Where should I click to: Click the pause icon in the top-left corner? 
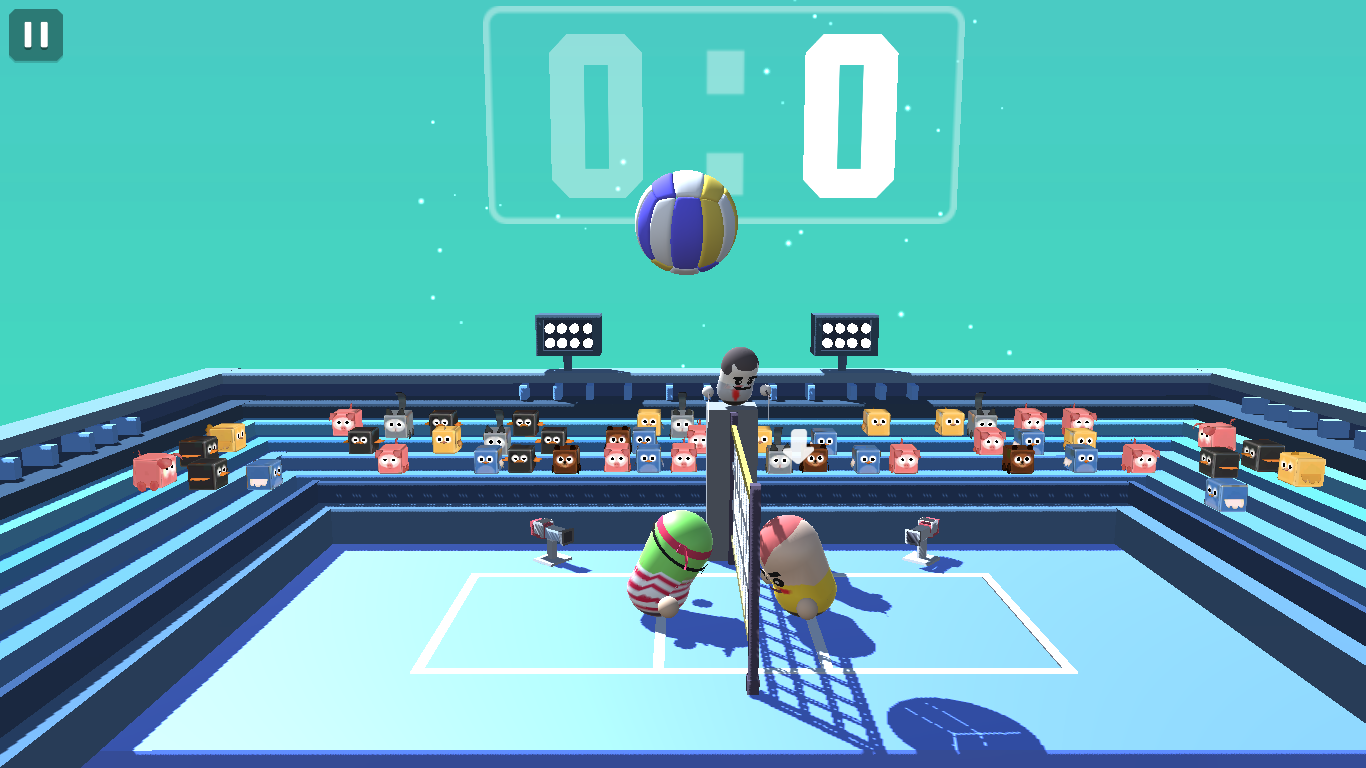[35, 37]
